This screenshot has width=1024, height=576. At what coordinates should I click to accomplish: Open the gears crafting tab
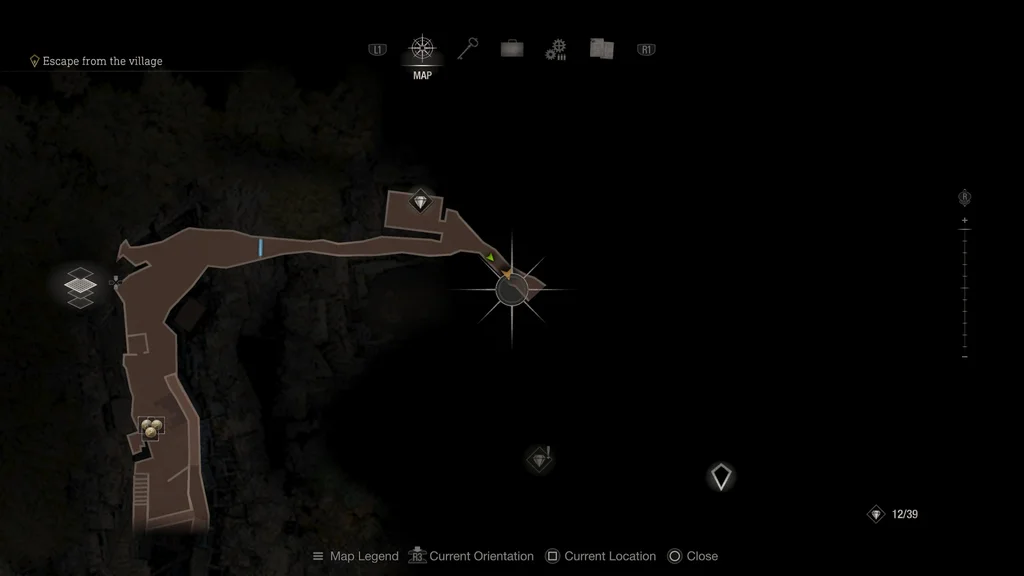click(x=556, y=50)
